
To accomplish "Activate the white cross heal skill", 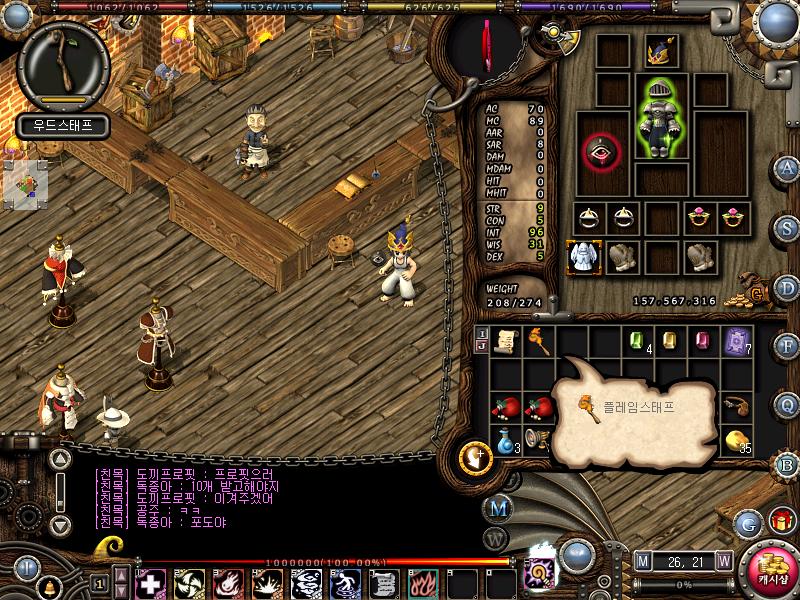I will point(151,582).
